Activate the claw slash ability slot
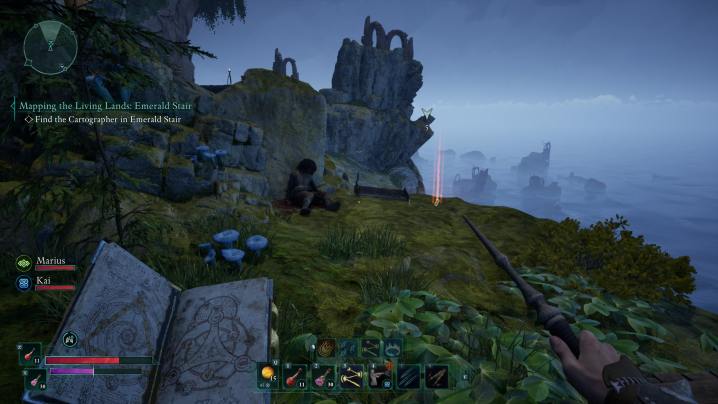This screenshot has width=718, height=404. click(409, 375)
